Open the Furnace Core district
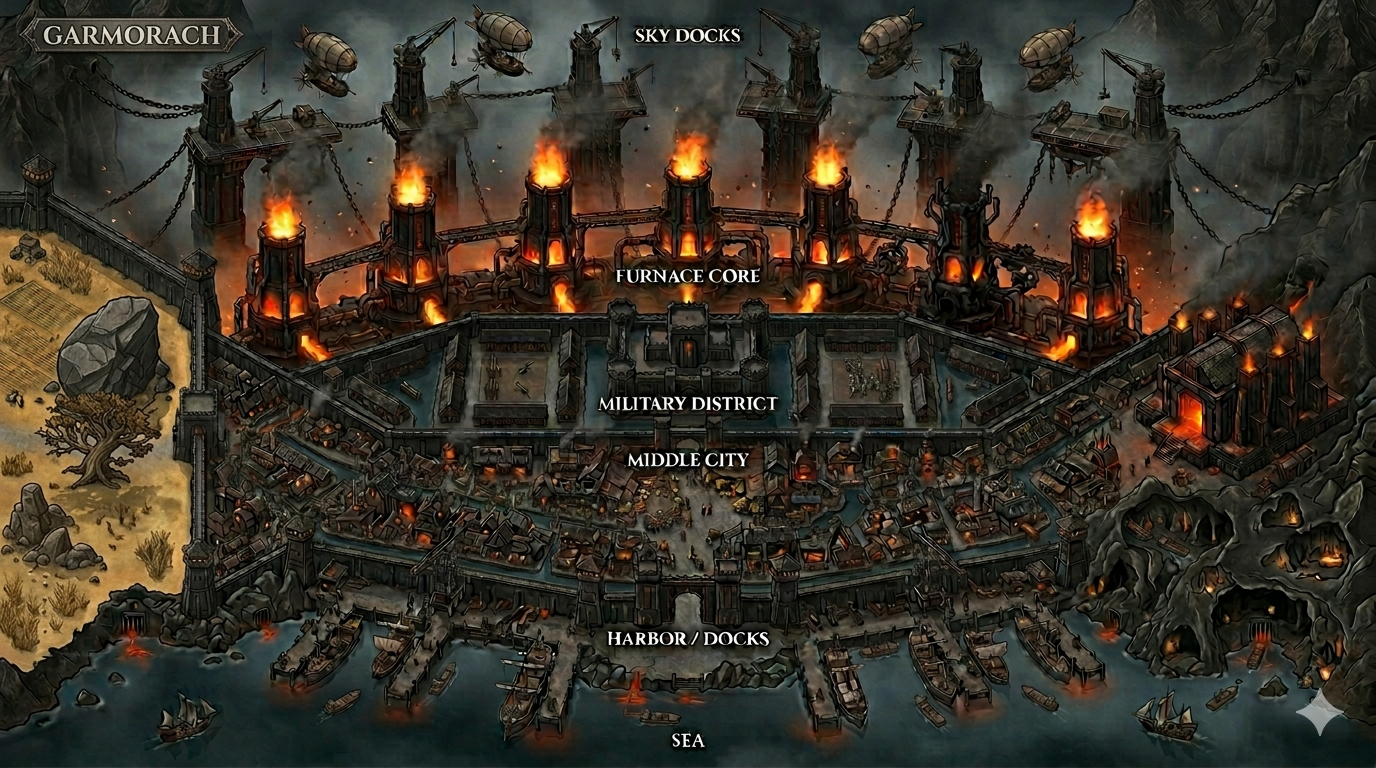This screenshot has width=1376, height=768. (x=687, y=275)
